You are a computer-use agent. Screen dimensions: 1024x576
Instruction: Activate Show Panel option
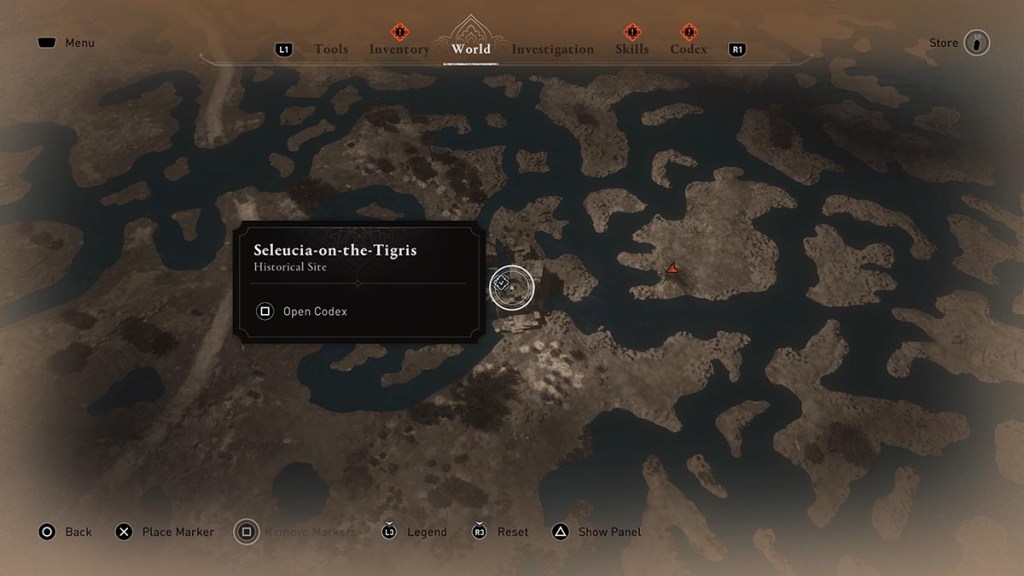coord(597,532)
